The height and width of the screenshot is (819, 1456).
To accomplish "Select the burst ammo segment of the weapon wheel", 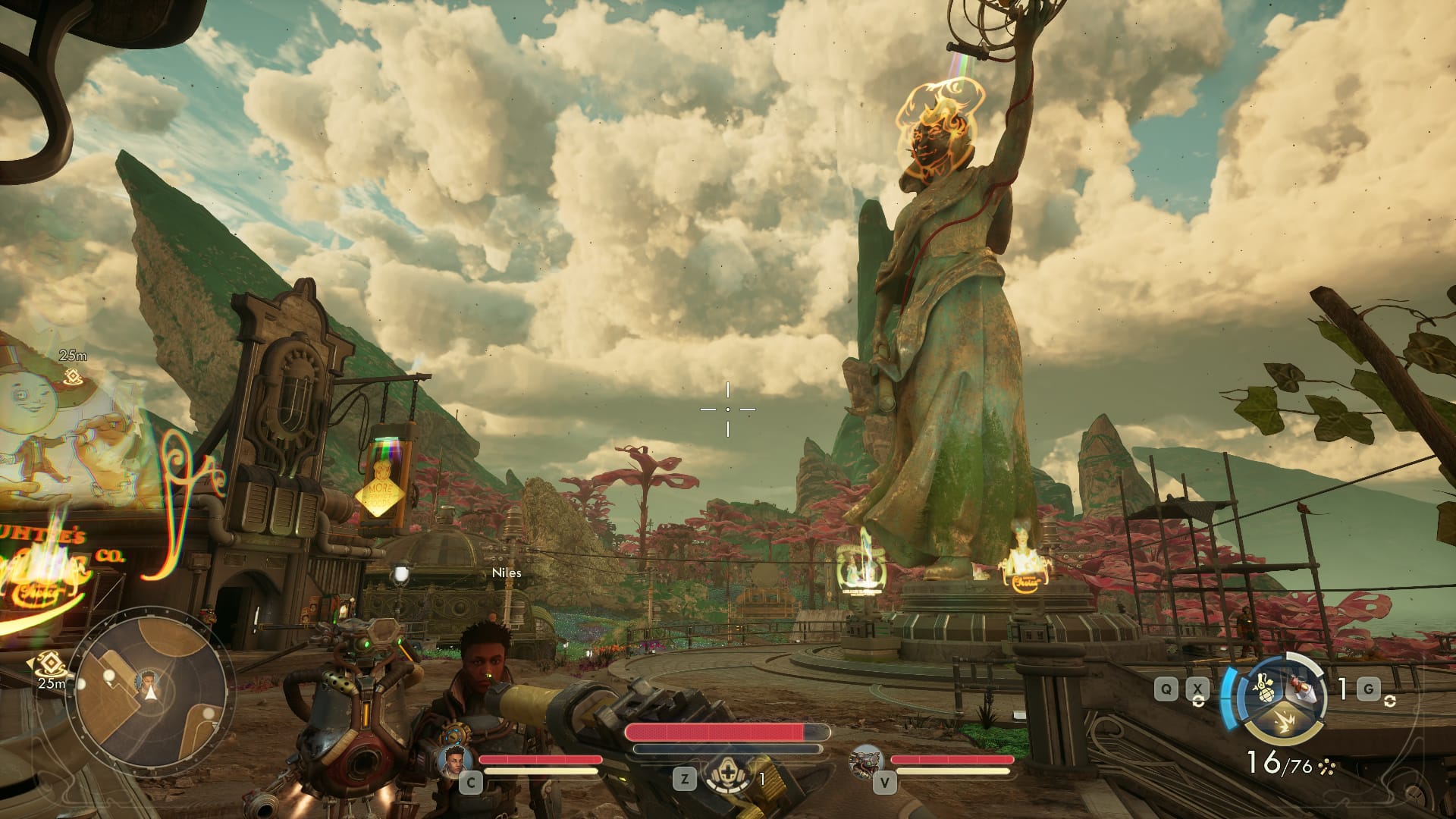I will point(1282,720).
